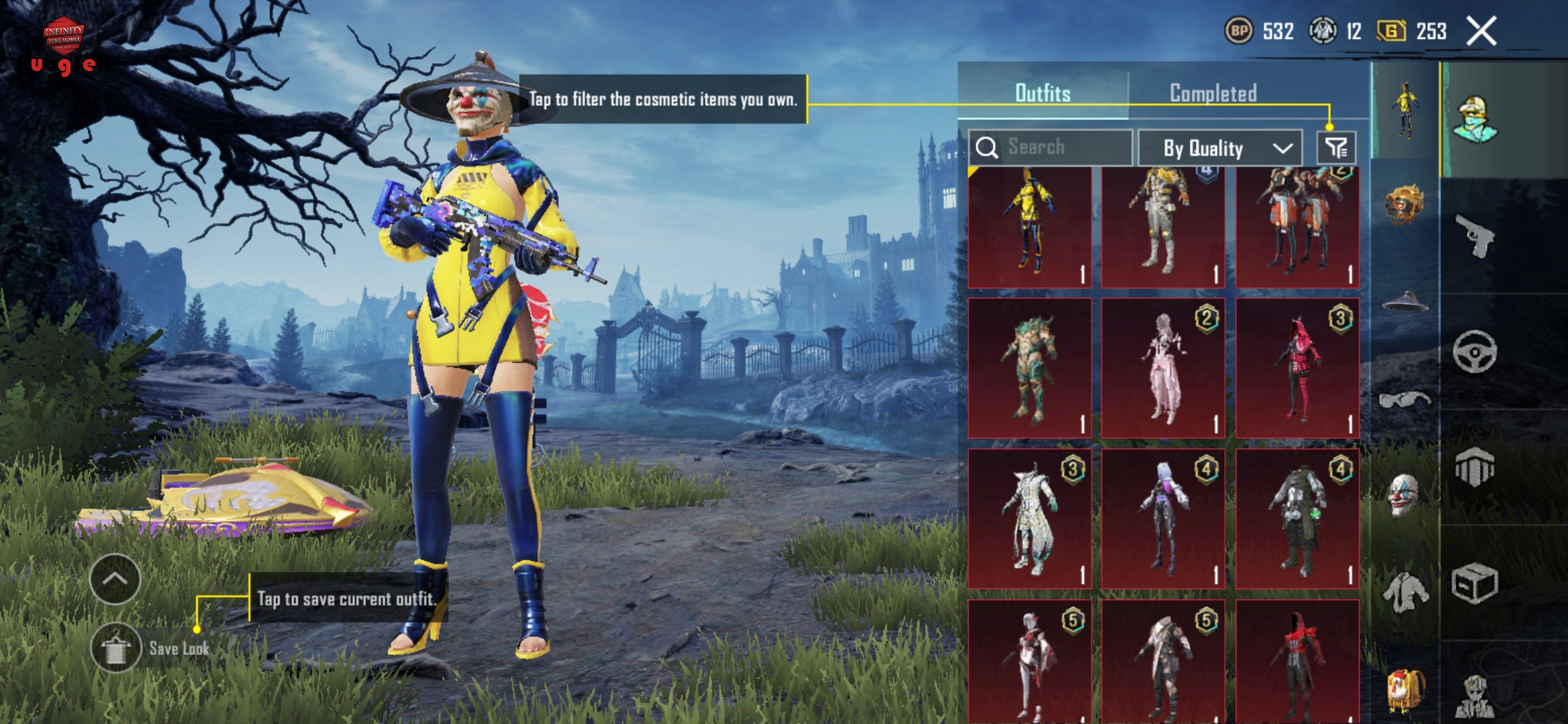Open the steering wheel vehicle category
Image resolution: width=1568 pixels, height=724 pixels.
[1474, 351]
